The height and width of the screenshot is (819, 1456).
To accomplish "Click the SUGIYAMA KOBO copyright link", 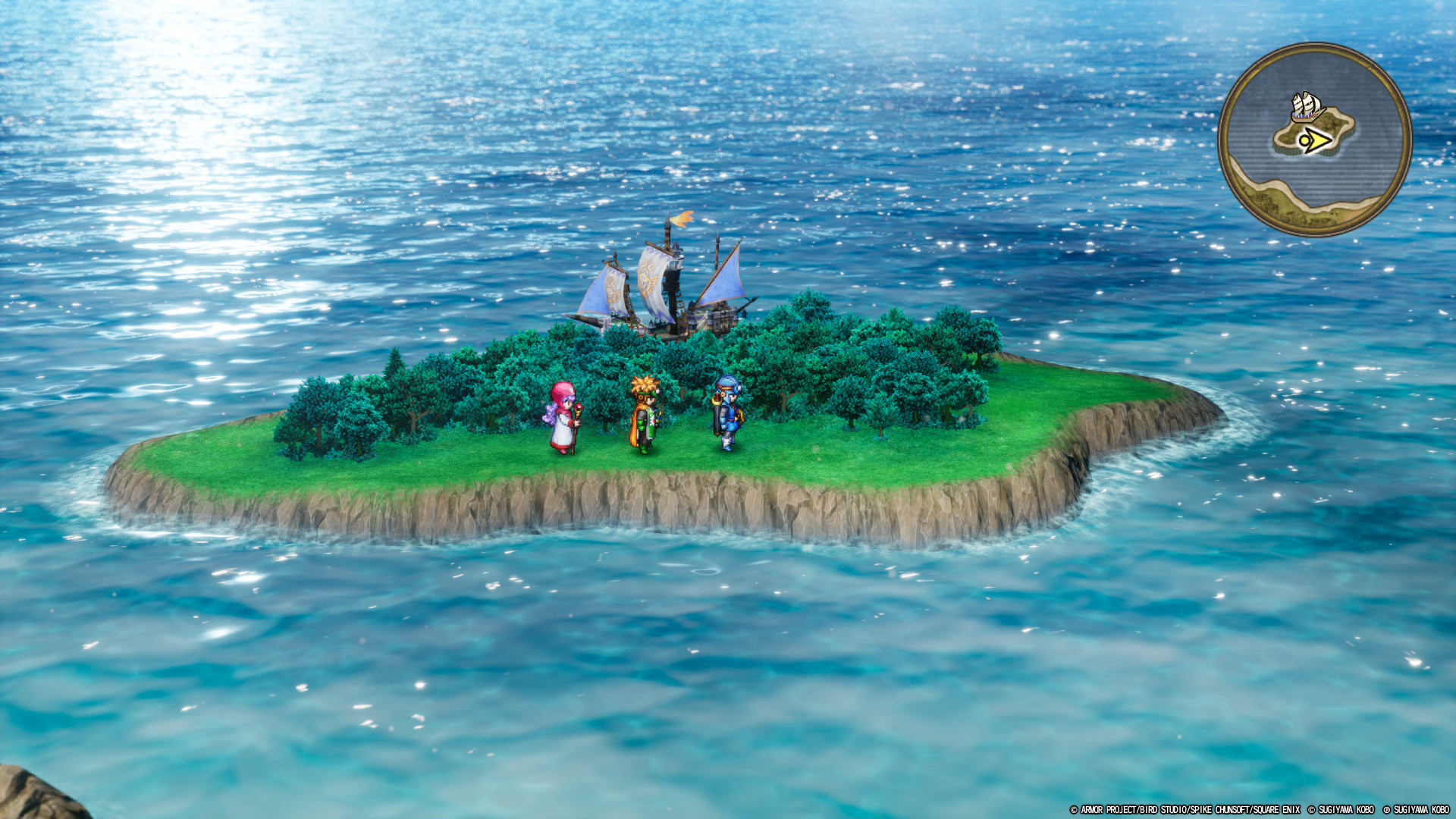I will click(1345, 809).
